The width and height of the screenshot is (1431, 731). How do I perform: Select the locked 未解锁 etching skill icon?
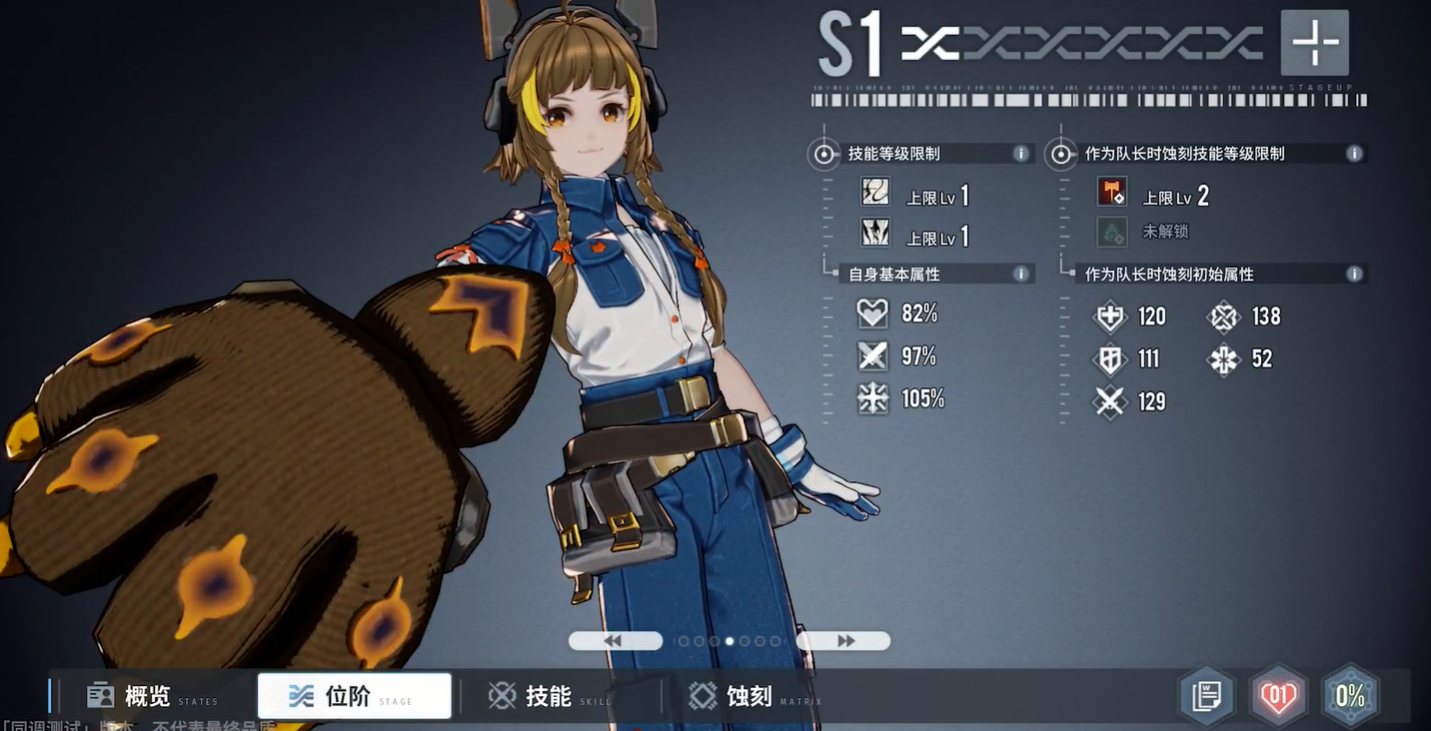coord(1111,232)
